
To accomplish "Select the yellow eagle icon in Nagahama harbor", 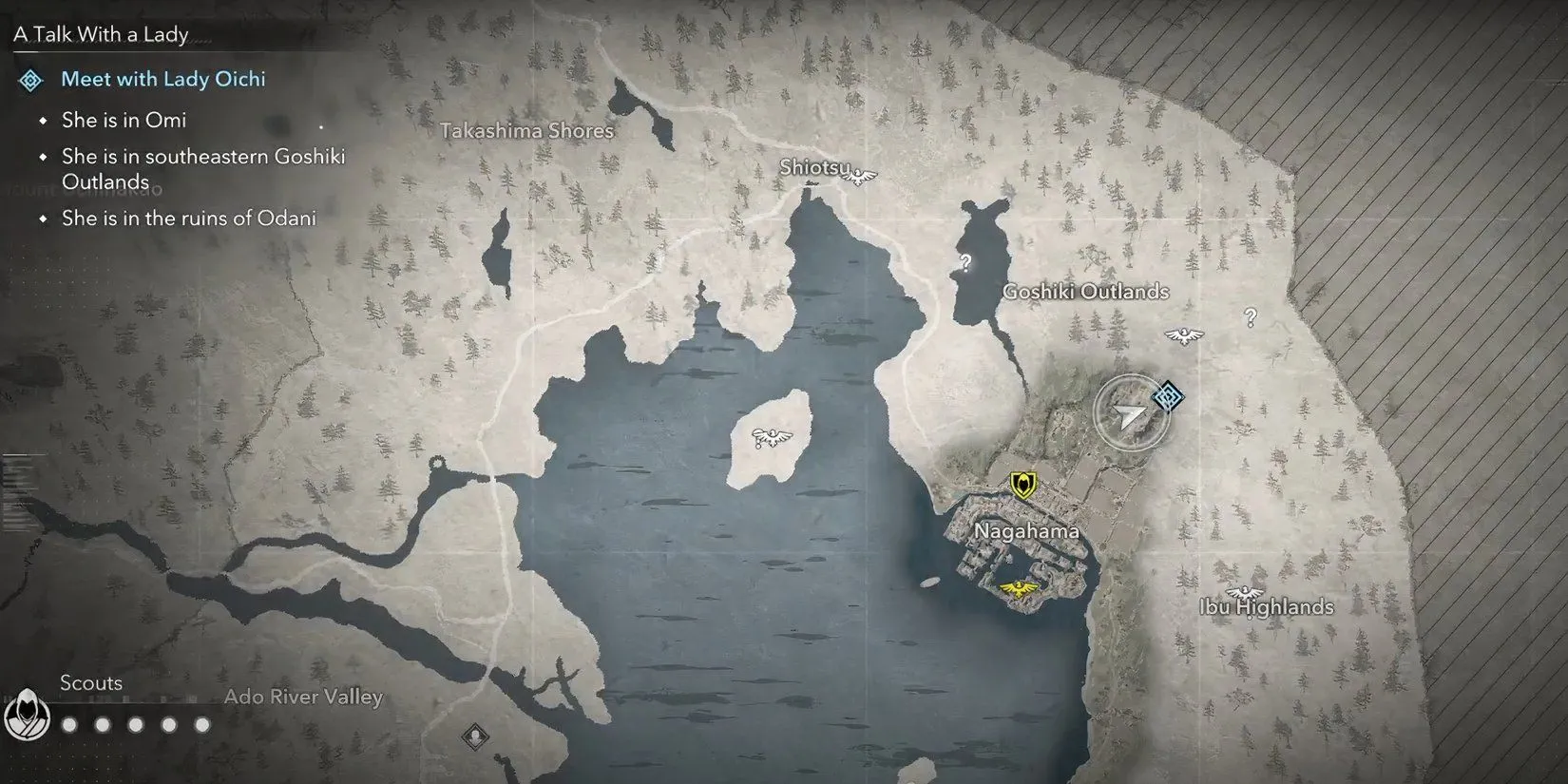I will tap(1020, 589).
